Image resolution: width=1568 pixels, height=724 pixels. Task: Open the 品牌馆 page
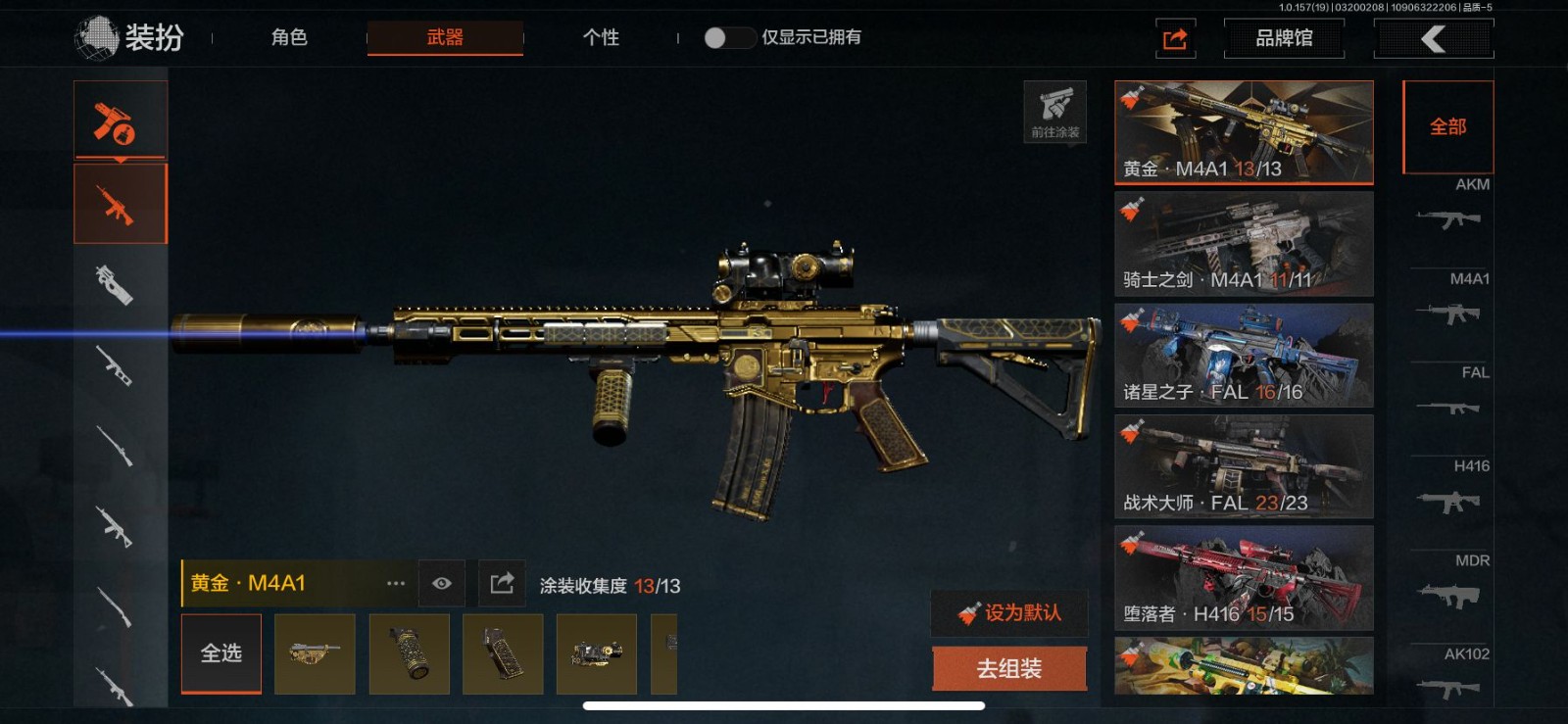[x=1284, y=38]
